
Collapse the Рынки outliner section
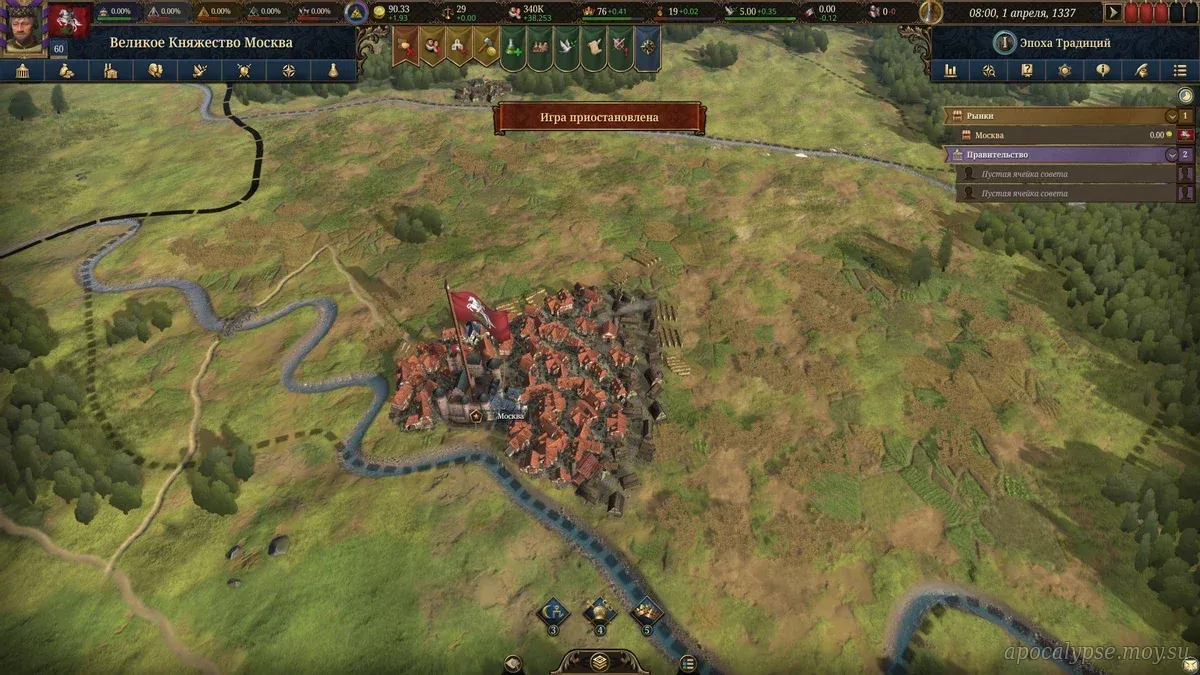(1172, 116)
